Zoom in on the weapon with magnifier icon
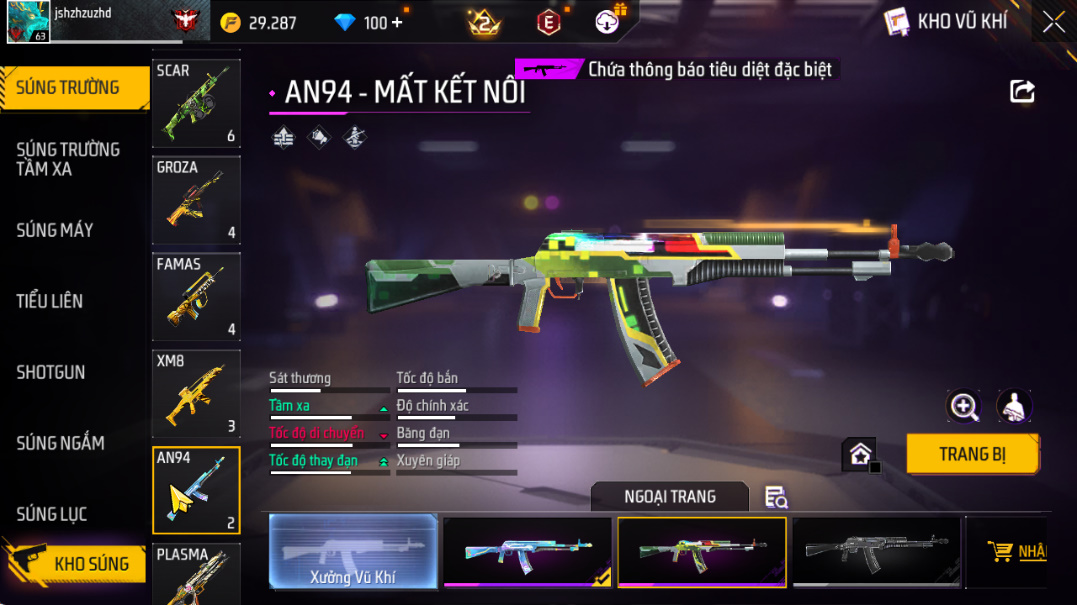Image resolution: width=1077 pixels, height=605 pixels. tap(964, 405)
